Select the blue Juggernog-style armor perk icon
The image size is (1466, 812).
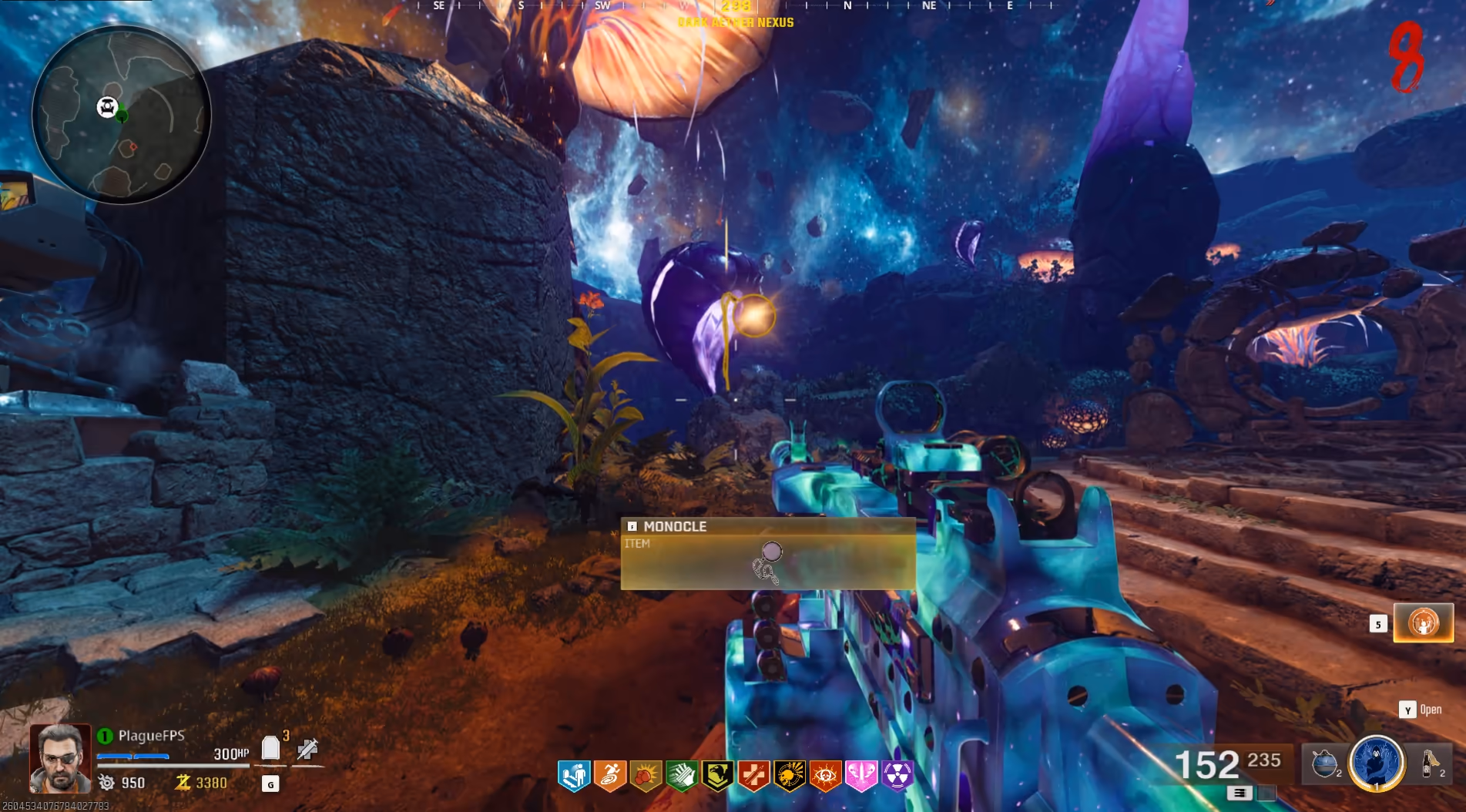coord(573,776)
